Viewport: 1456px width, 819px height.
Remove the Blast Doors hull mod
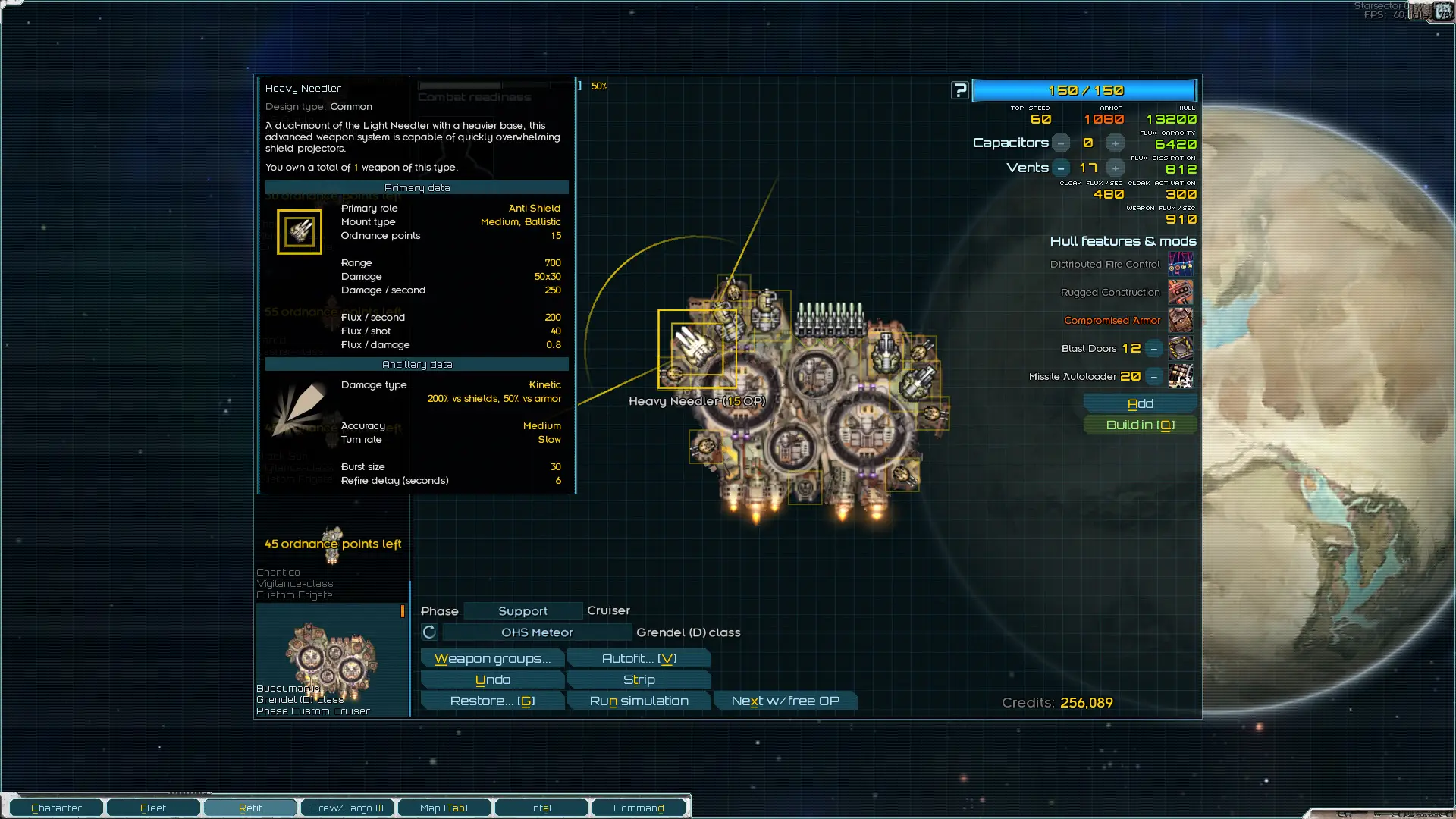pyautogui.click(x=1153, y=348)
